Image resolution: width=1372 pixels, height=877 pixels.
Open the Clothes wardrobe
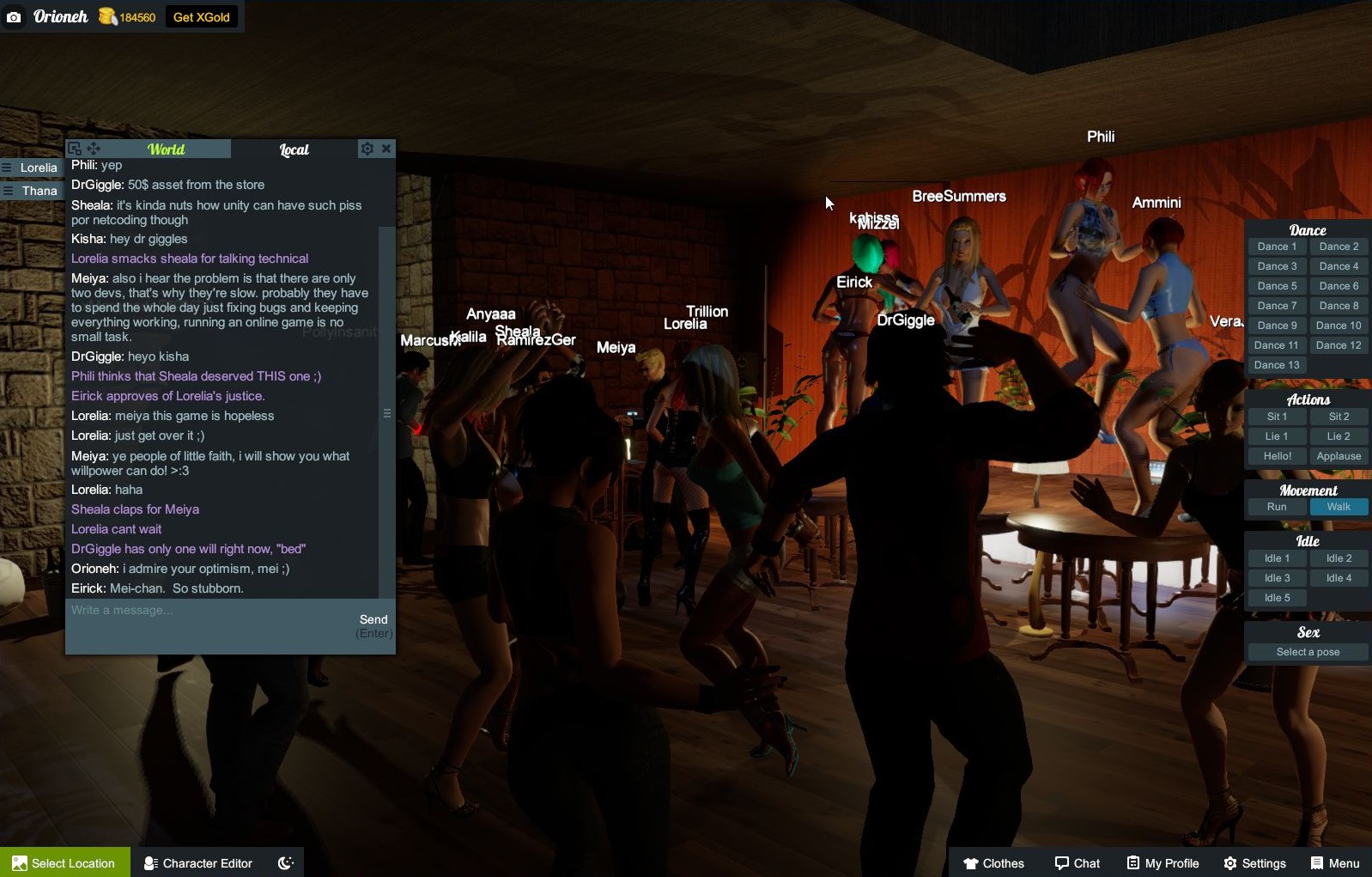995,862
